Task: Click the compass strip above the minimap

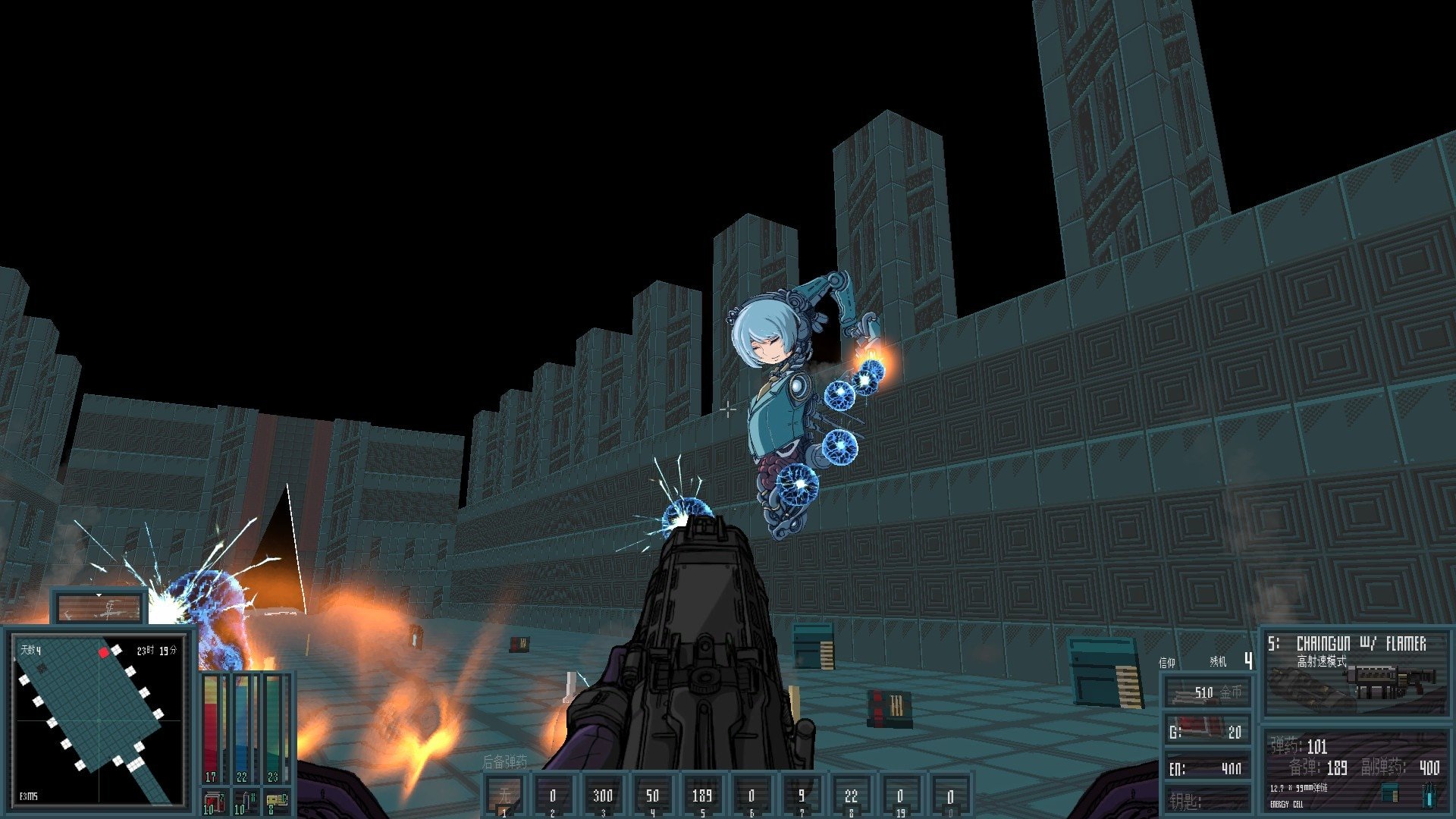Action: (99, 608)
